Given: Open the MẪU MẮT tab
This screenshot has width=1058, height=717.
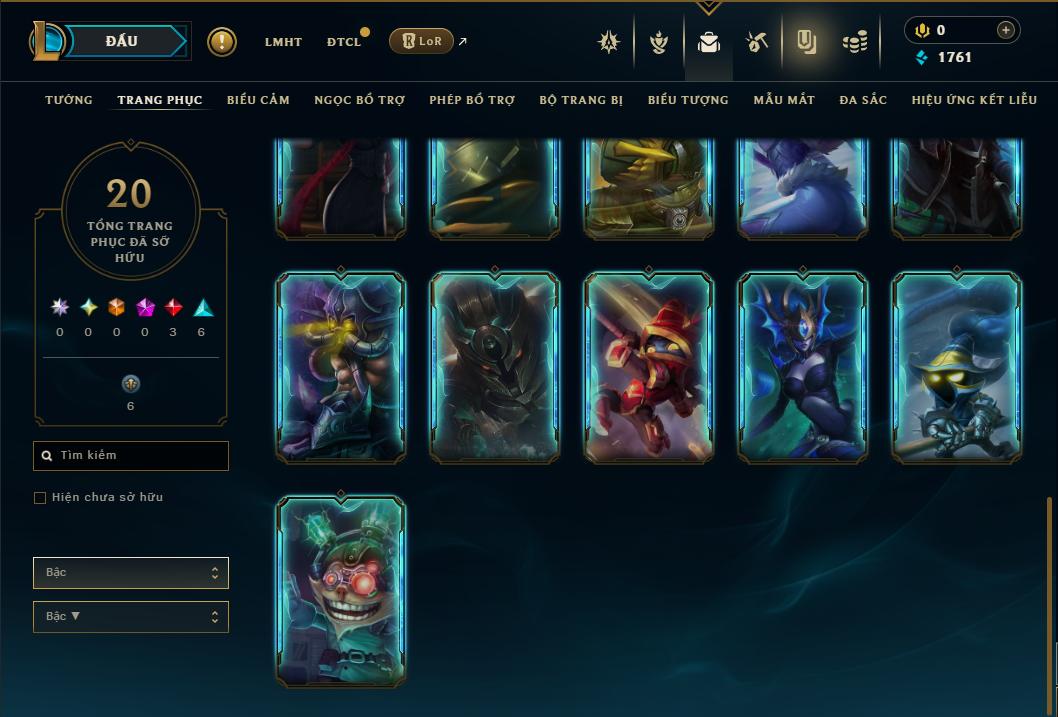Looking at the screenshot, I should [784, 100].
